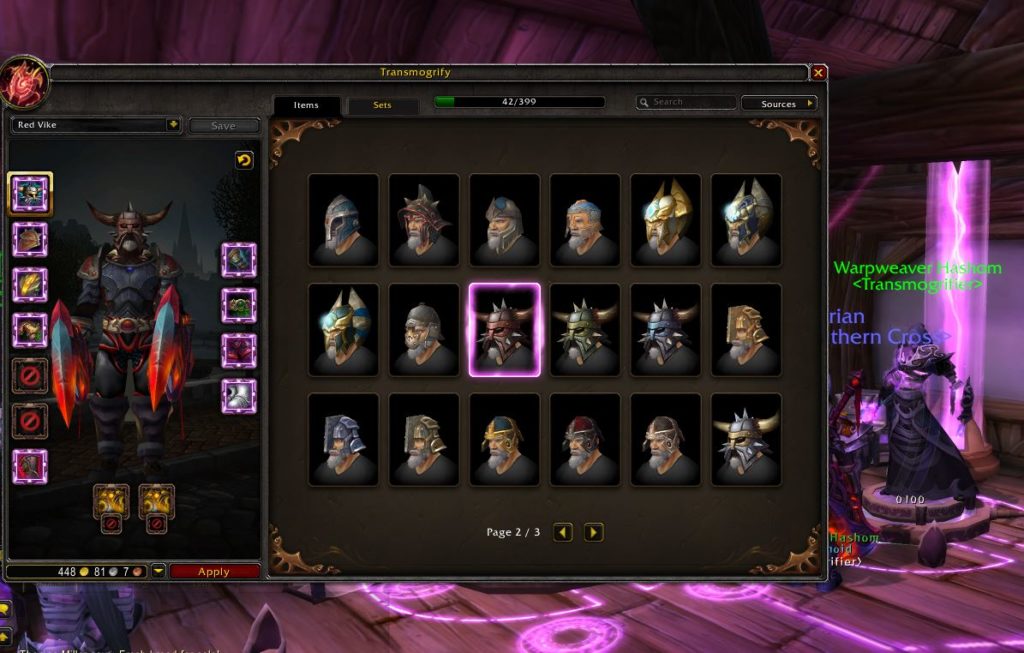Choose the blue-steel horned helmet appearance

click(x=666, y=329)
